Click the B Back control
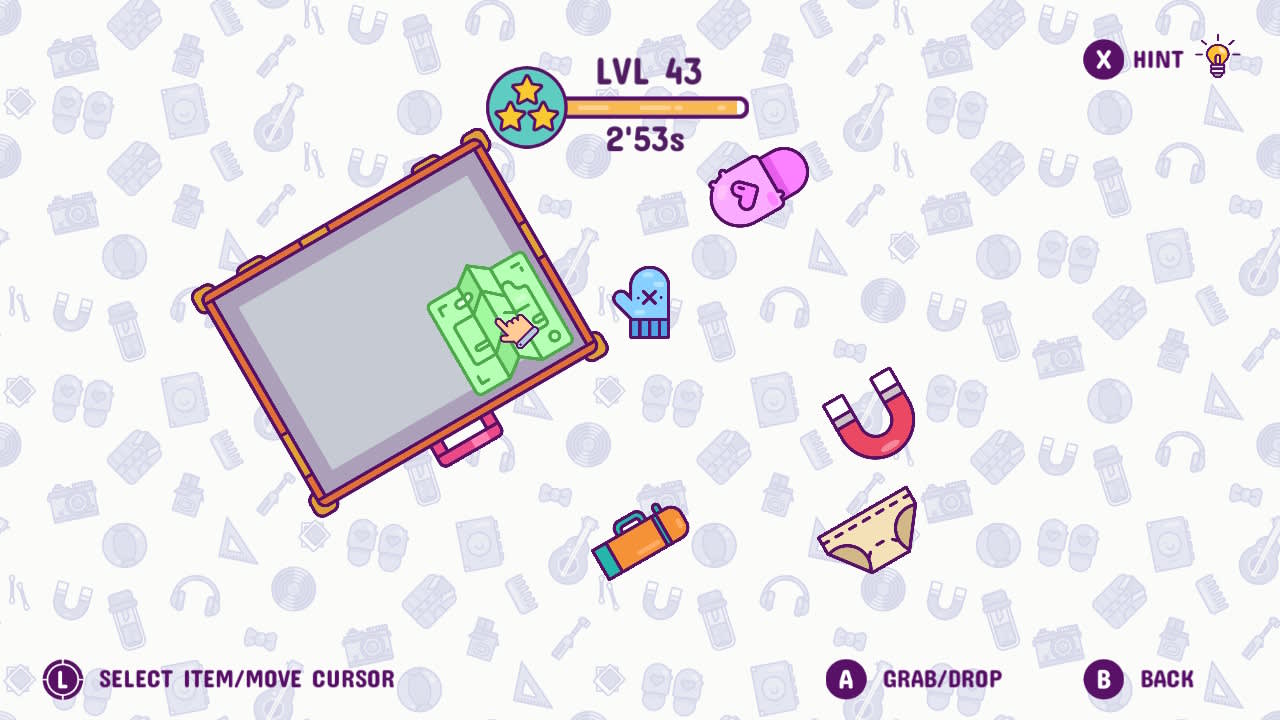 pos(1103,676)
